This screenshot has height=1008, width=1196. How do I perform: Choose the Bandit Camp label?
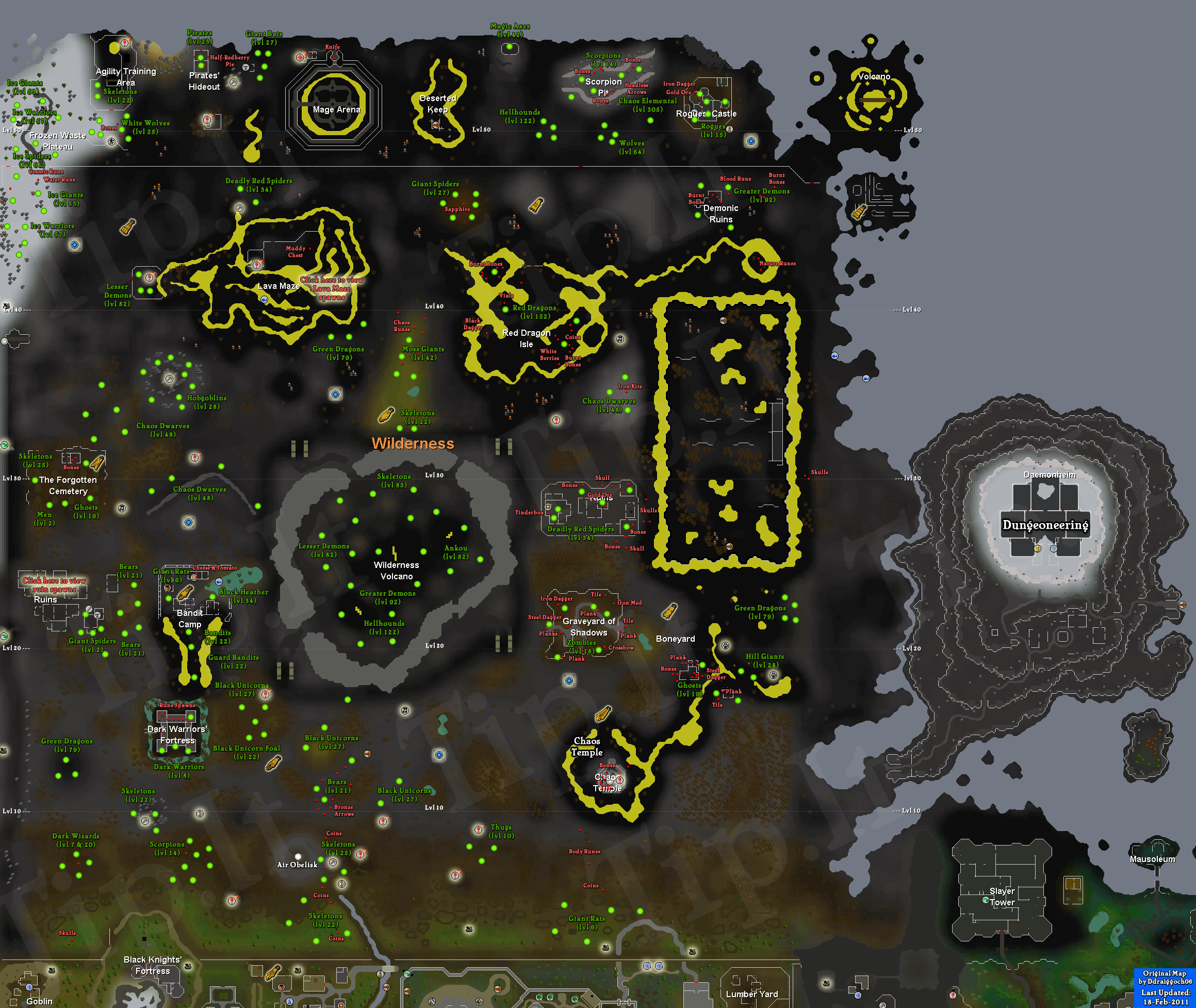click(190, 619)
